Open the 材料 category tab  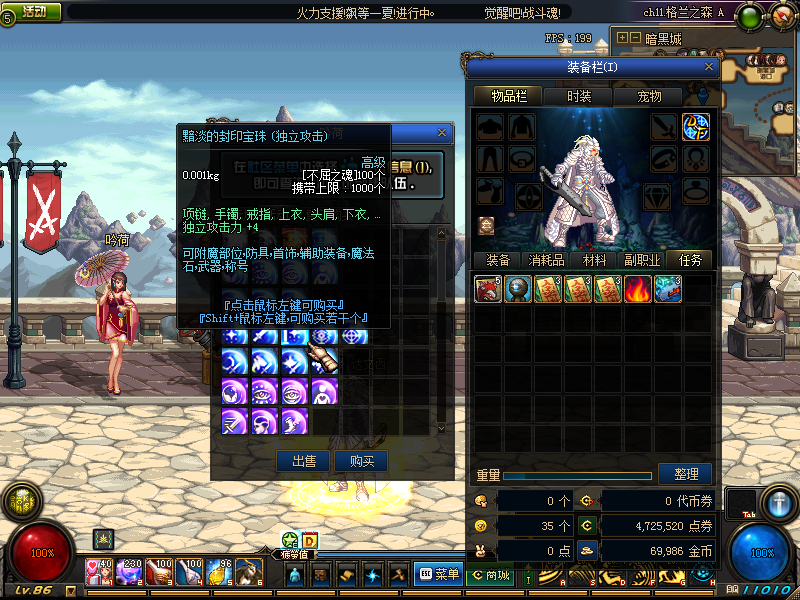594,260
